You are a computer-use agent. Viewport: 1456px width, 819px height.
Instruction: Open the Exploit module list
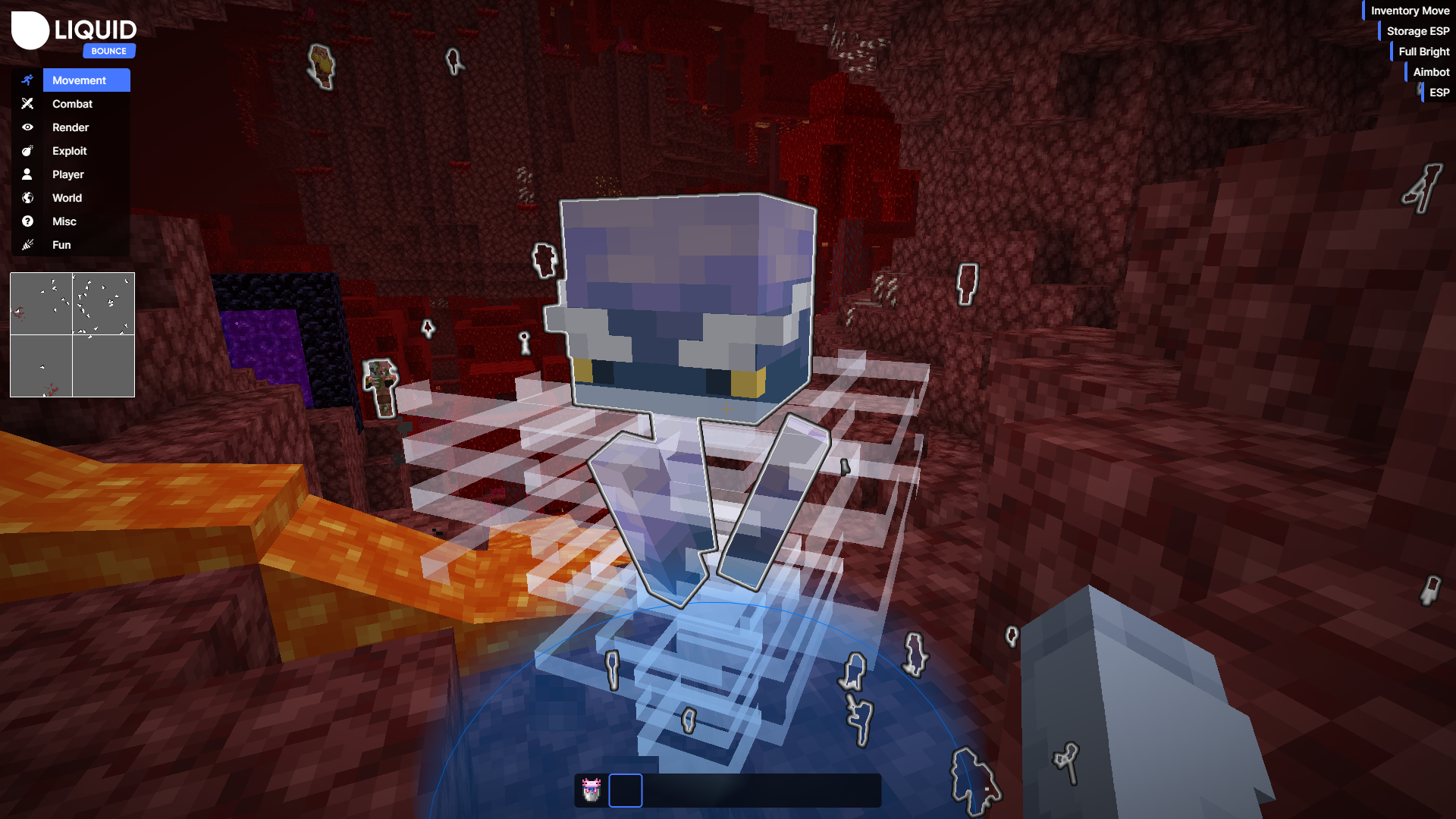click(70, 151)
